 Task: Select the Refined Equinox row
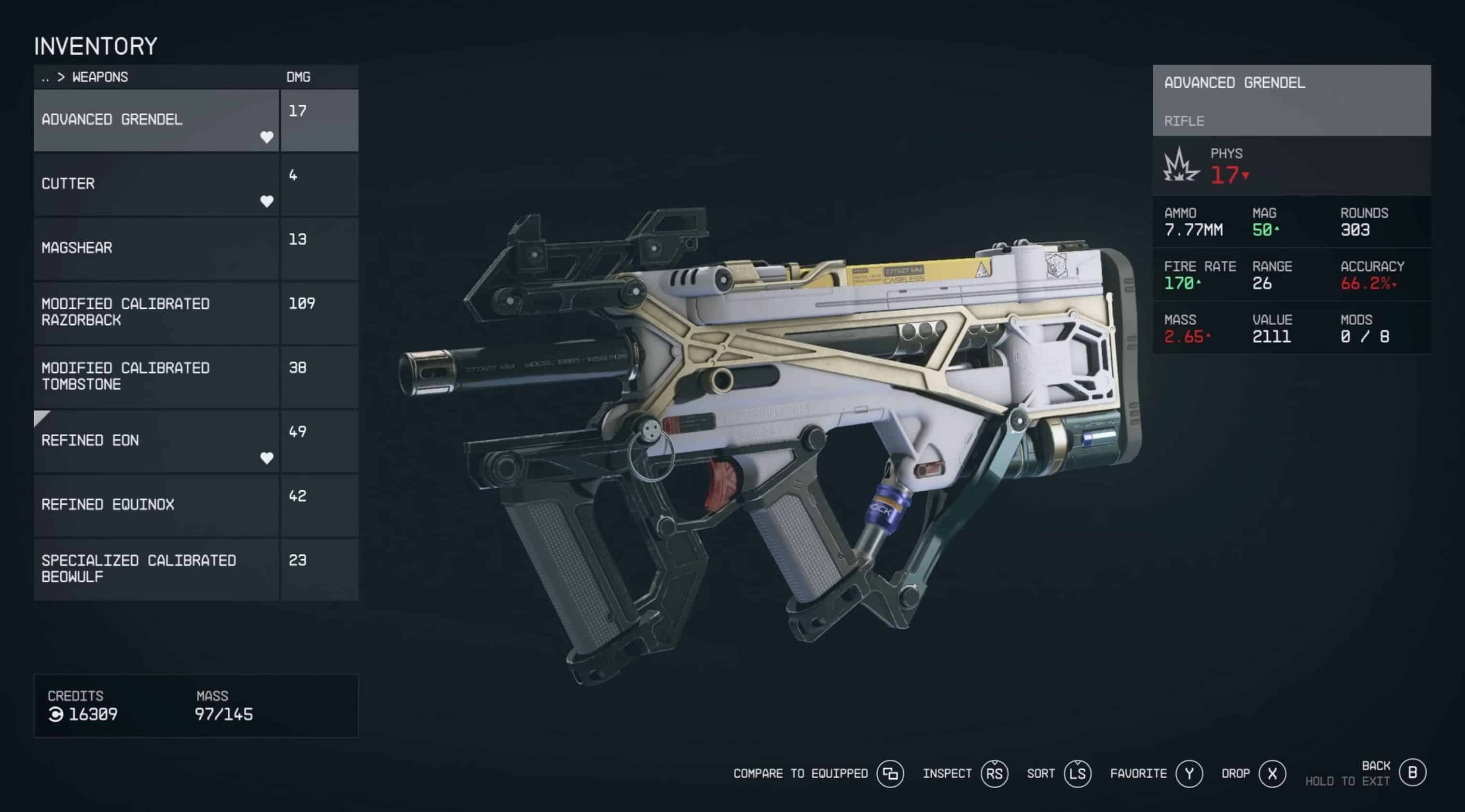156,505
